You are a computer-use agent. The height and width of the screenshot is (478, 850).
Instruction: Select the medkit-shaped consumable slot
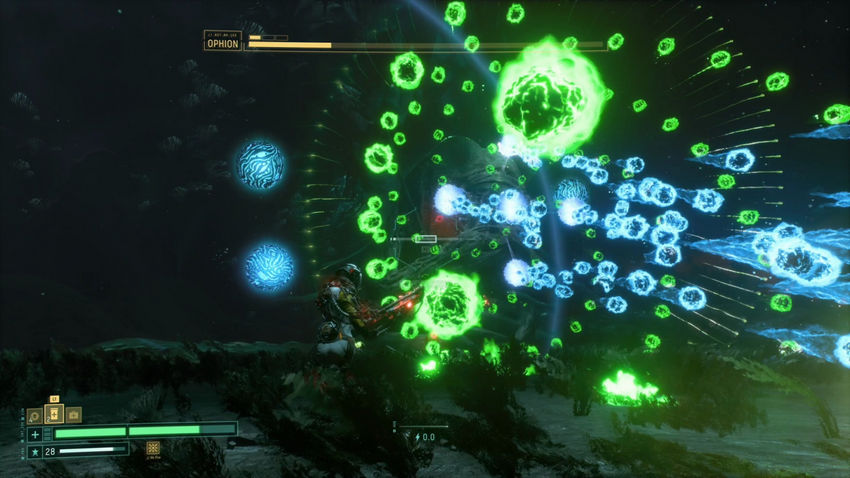coord(73,415)
